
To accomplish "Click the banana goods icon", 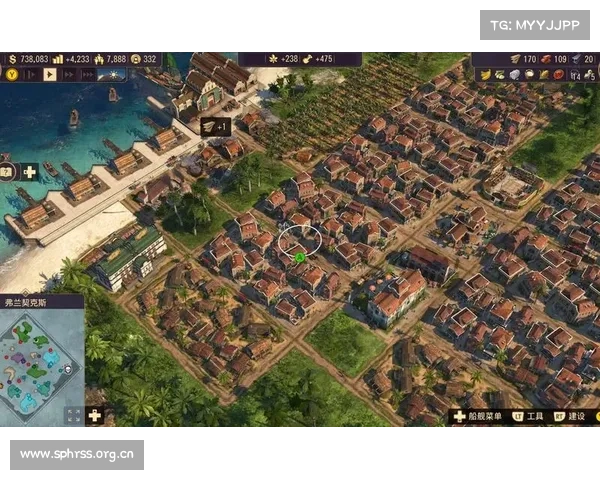I will 485,75.
